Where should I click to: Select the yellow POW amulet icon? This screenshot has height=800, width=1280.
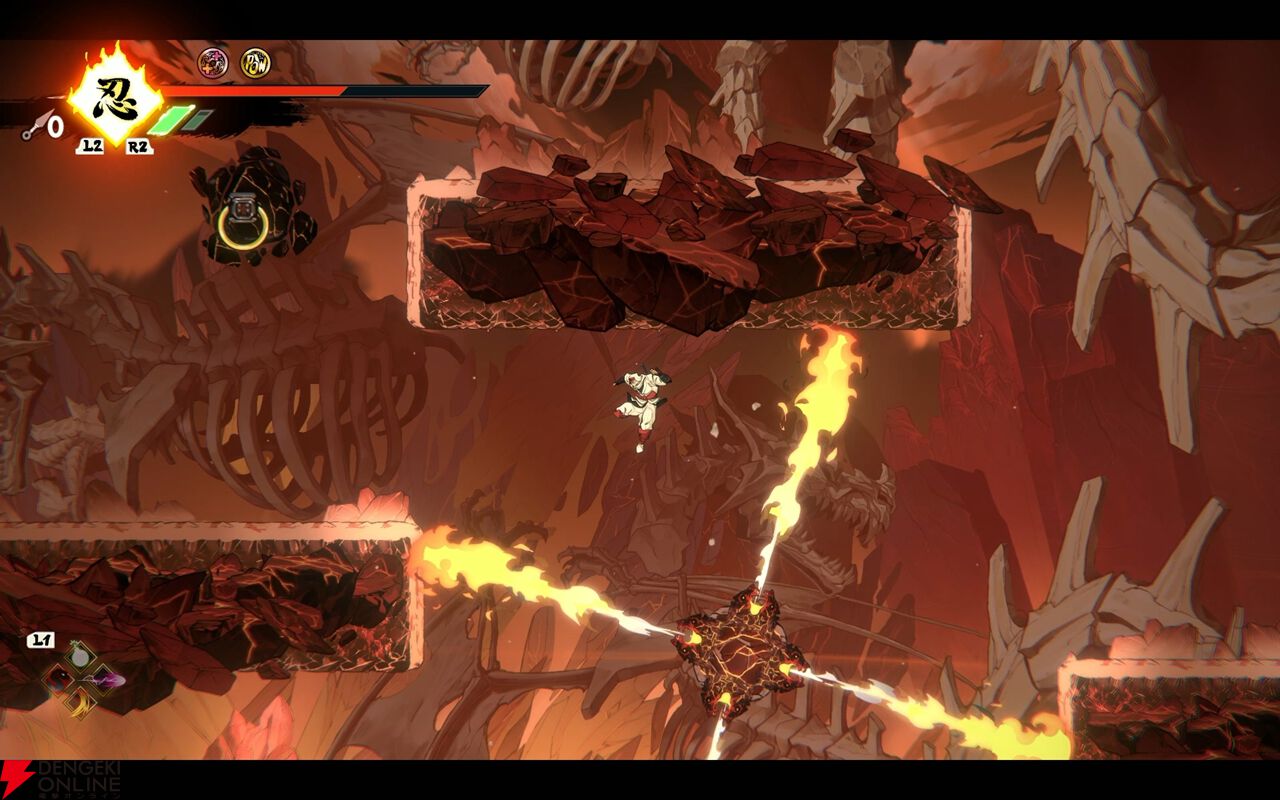[x=255, y=64]
